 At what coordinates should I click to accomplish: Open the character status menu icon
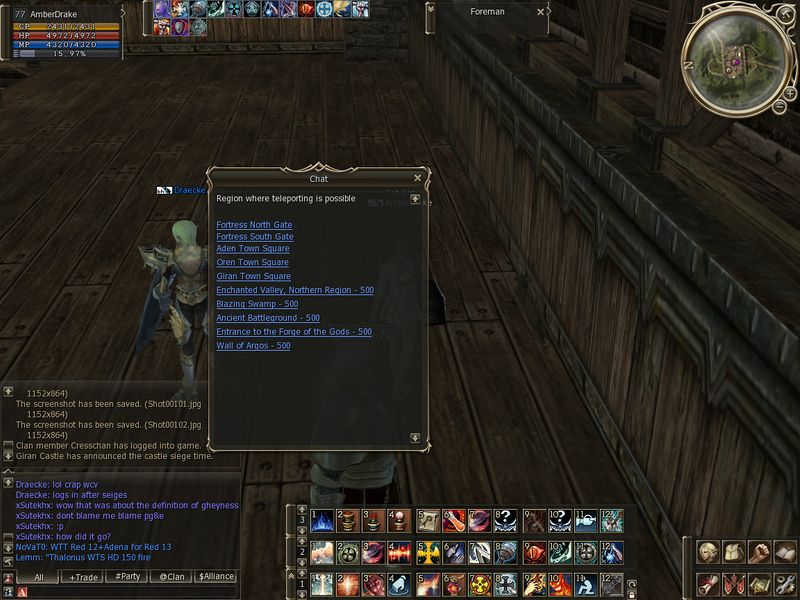click(707, 552)
